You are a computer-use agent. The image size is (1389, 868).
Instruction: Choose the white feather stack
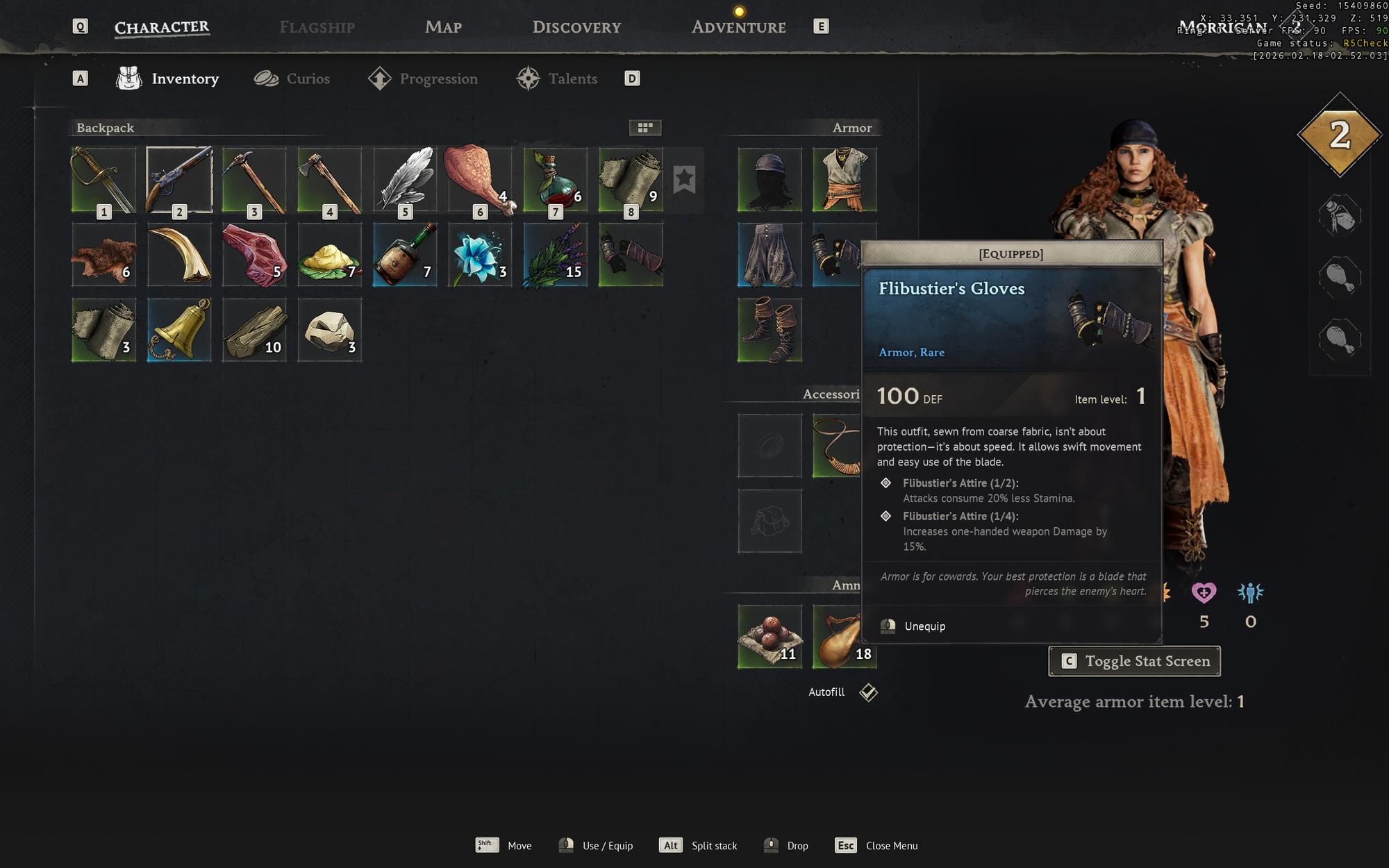405,179
